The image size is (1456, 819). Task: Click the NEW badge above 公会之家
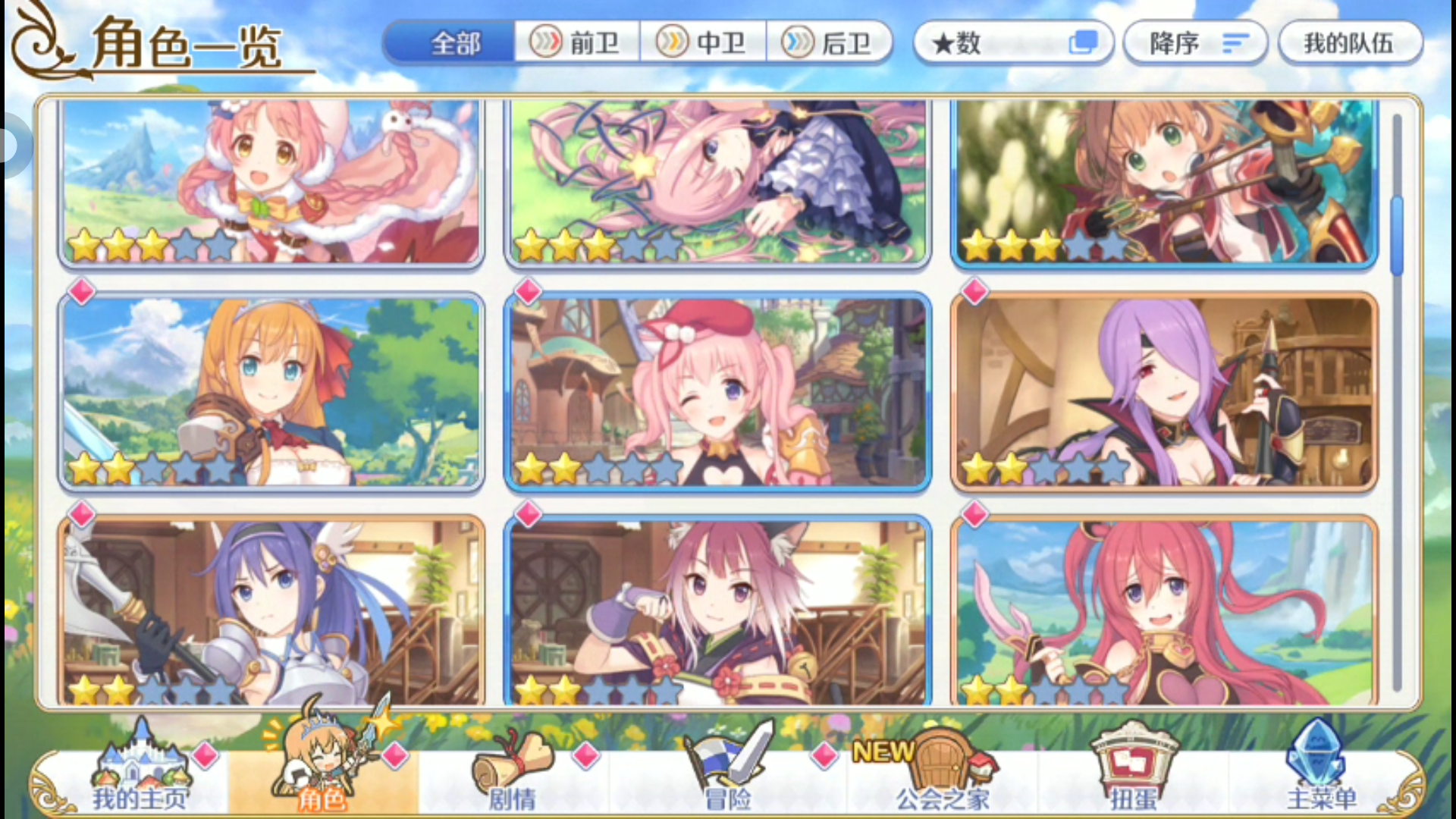882,751
